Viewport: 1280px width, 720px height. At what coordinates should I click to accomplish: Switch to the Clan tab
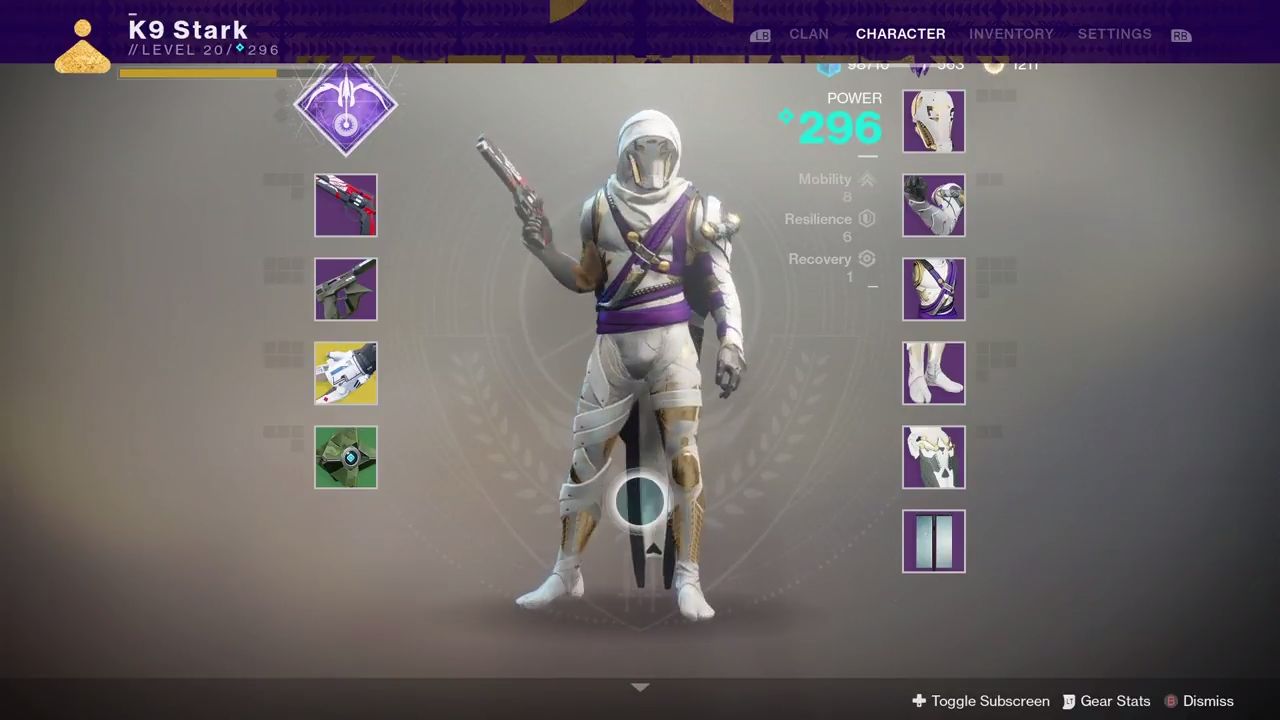808,34
